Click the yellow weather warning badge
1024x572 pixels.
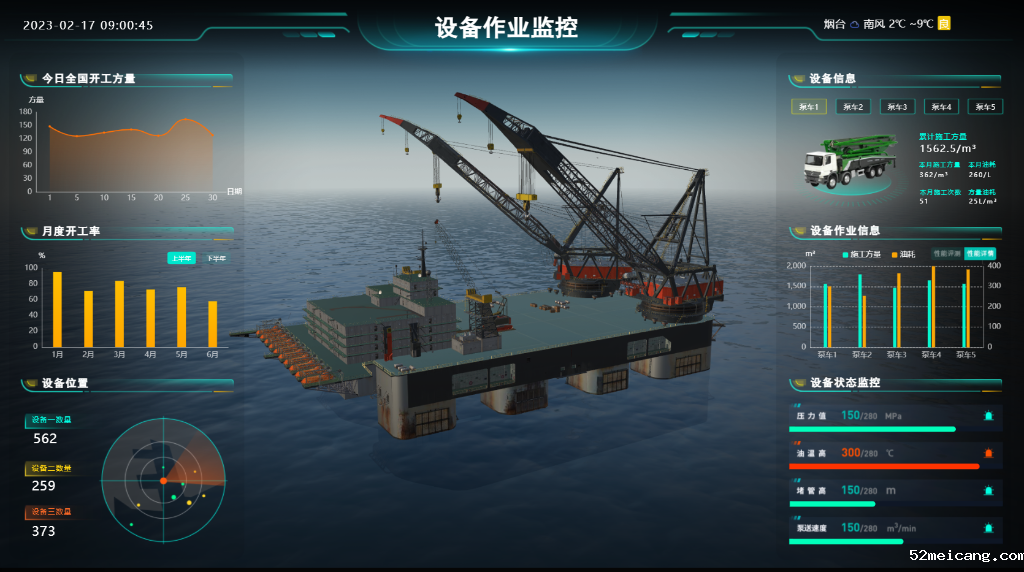(944, 23)
